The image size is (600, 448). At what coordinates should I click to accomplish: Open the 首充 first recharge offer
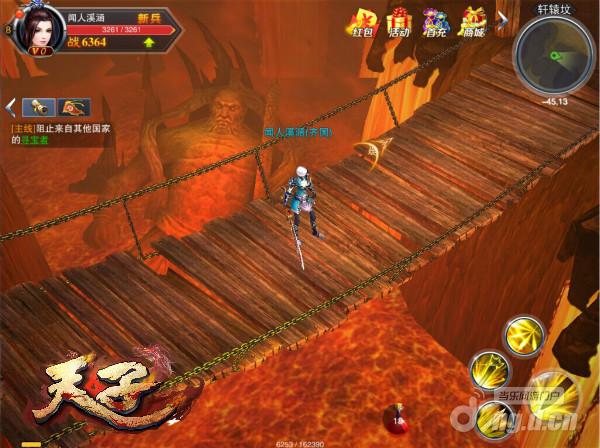point(435,23)
